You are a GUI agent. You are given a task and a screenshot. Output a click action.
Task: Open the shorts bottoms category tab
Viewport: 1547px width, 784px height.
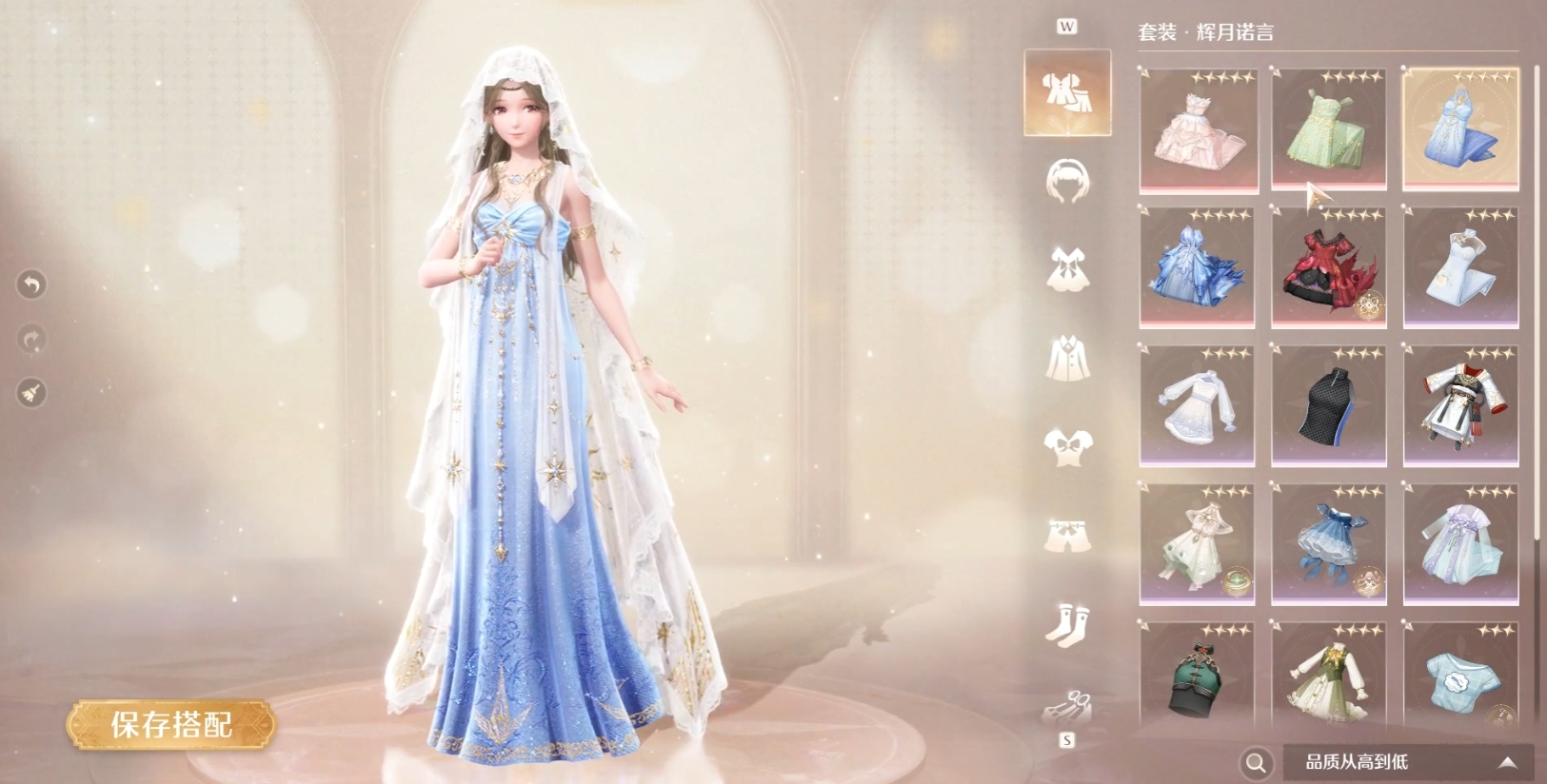1067,535
